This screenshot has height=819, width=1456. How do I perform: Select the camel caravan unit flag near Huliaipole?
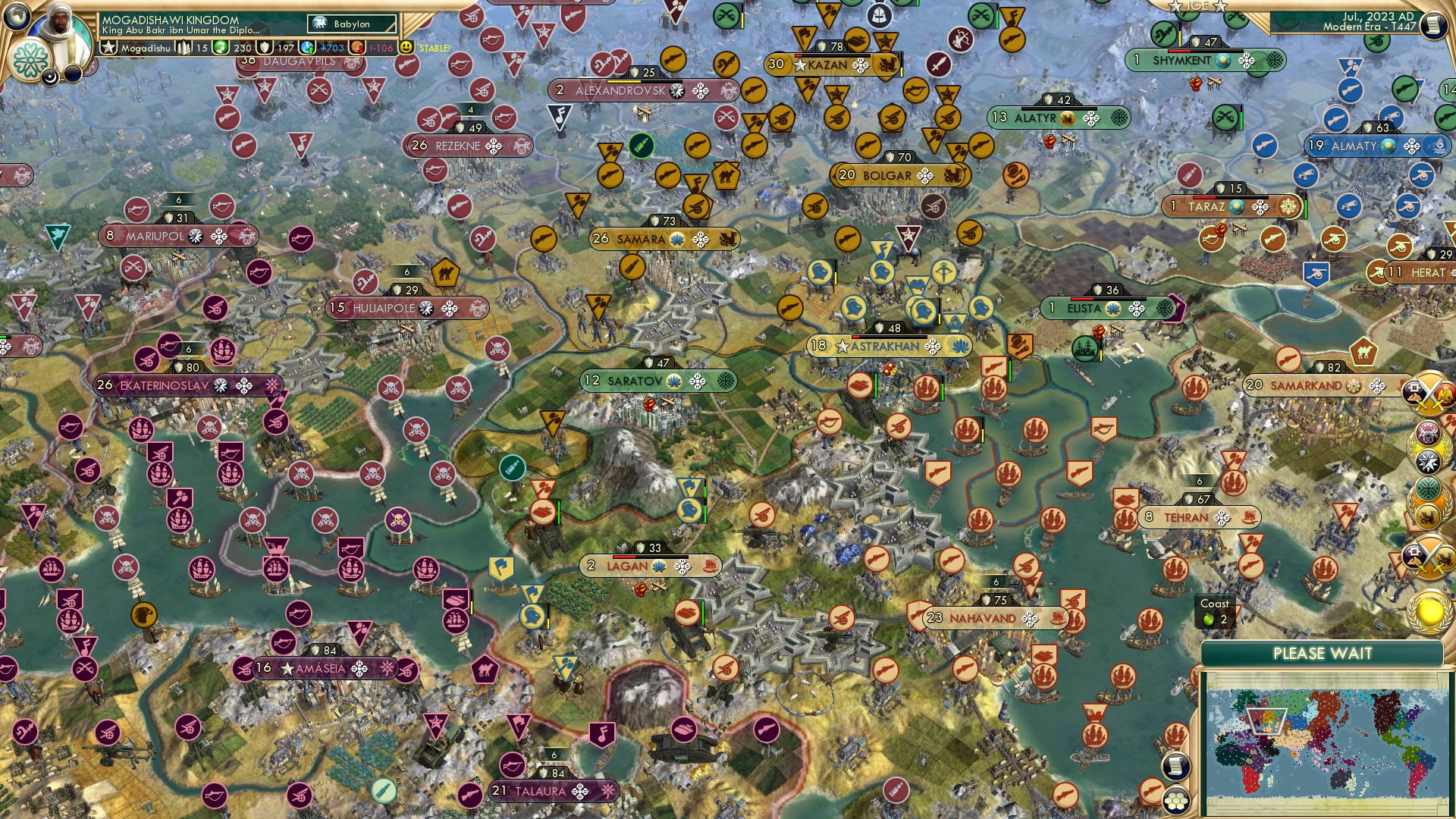(x=444, y=274)
